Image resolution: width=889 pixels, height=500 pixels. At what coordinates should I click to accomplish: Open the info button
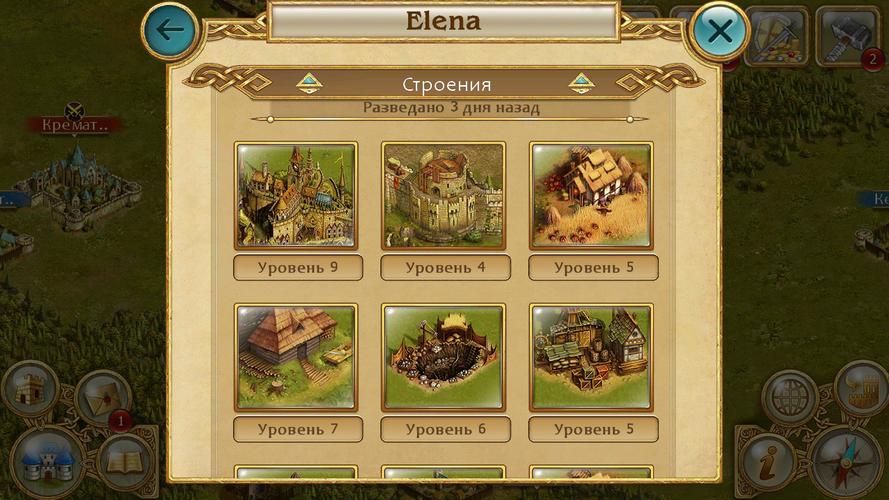(768, 462)
